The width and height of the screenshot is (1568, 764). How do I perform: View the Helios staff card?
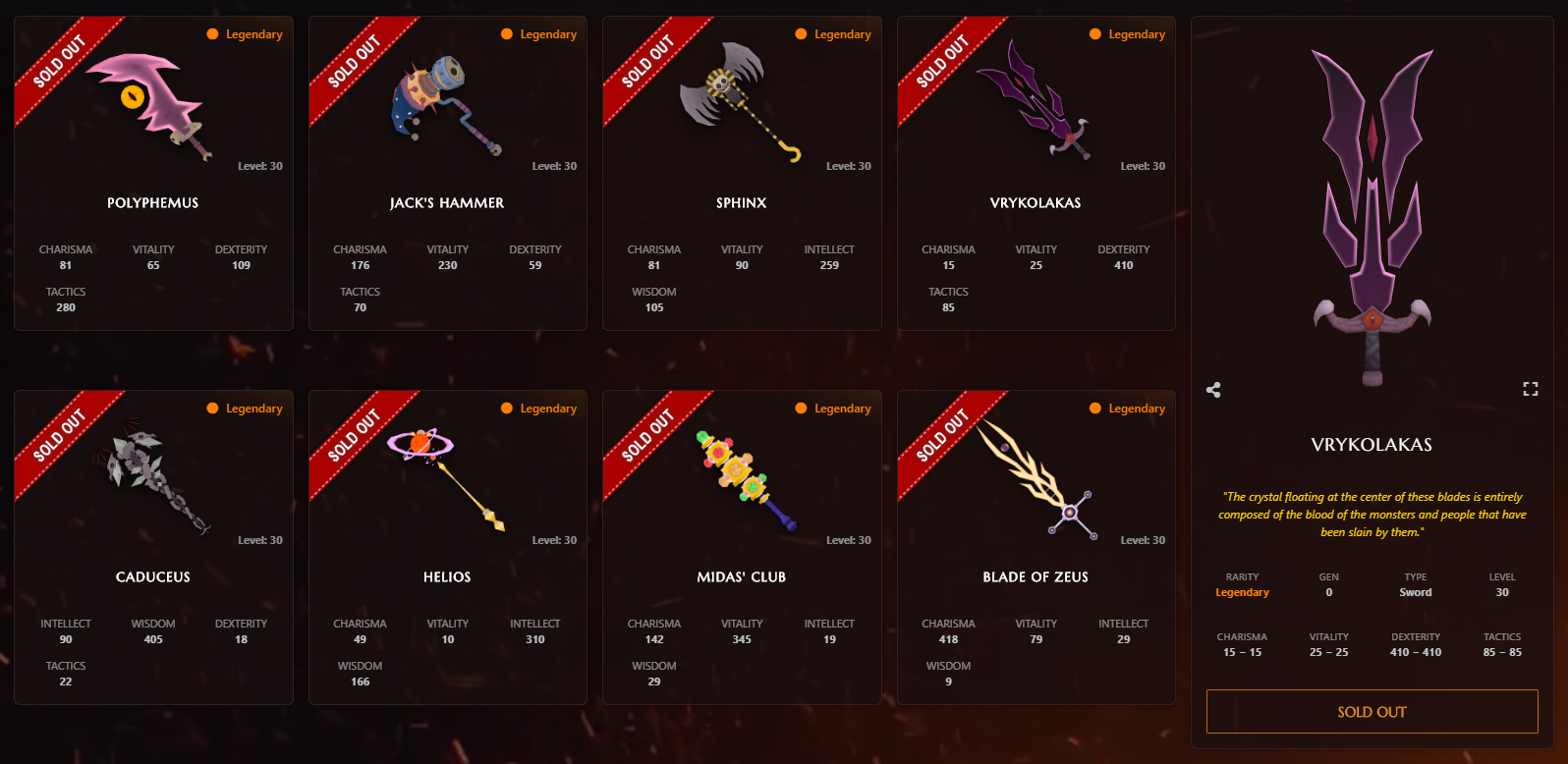[x=447, y=547]
